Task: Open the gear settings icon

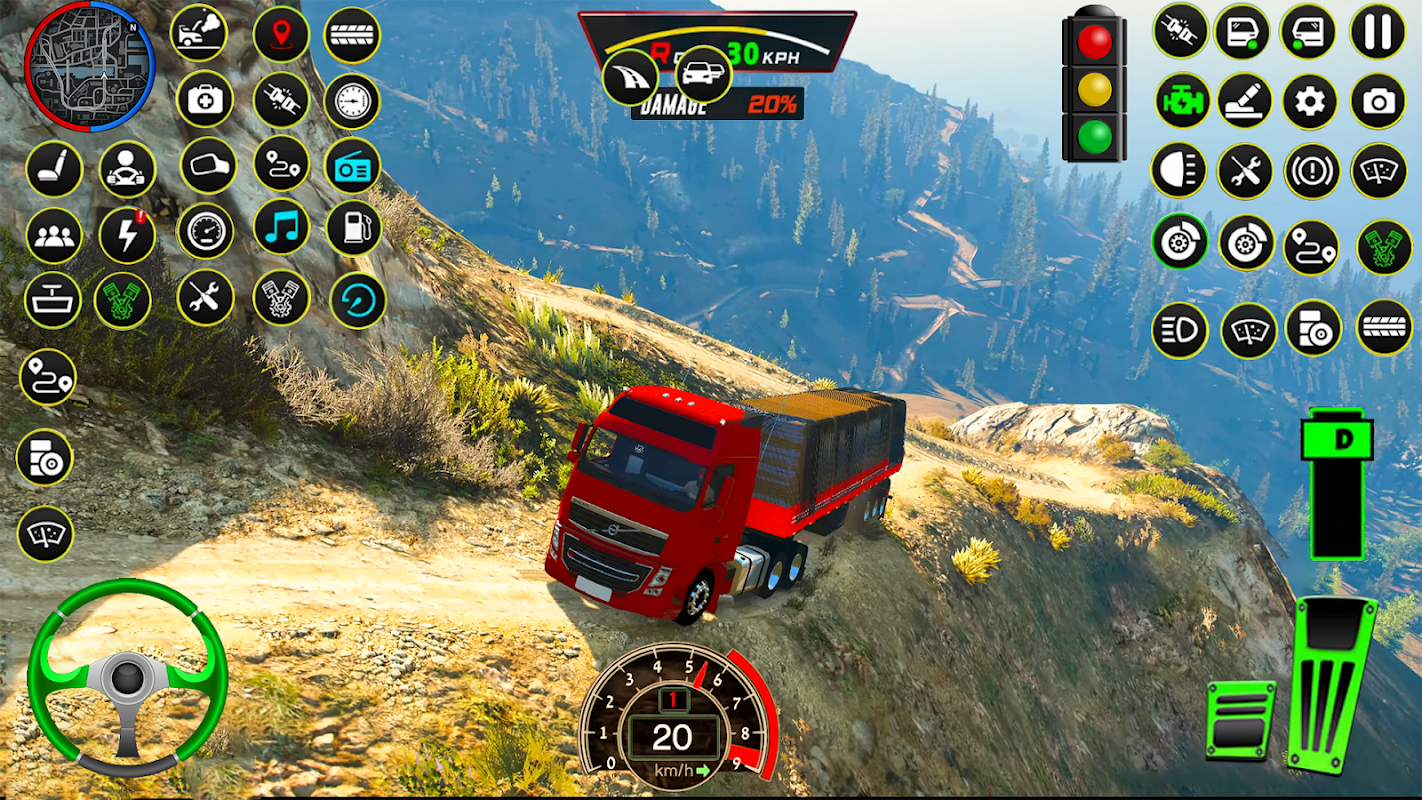Action: click(1310, 101)
